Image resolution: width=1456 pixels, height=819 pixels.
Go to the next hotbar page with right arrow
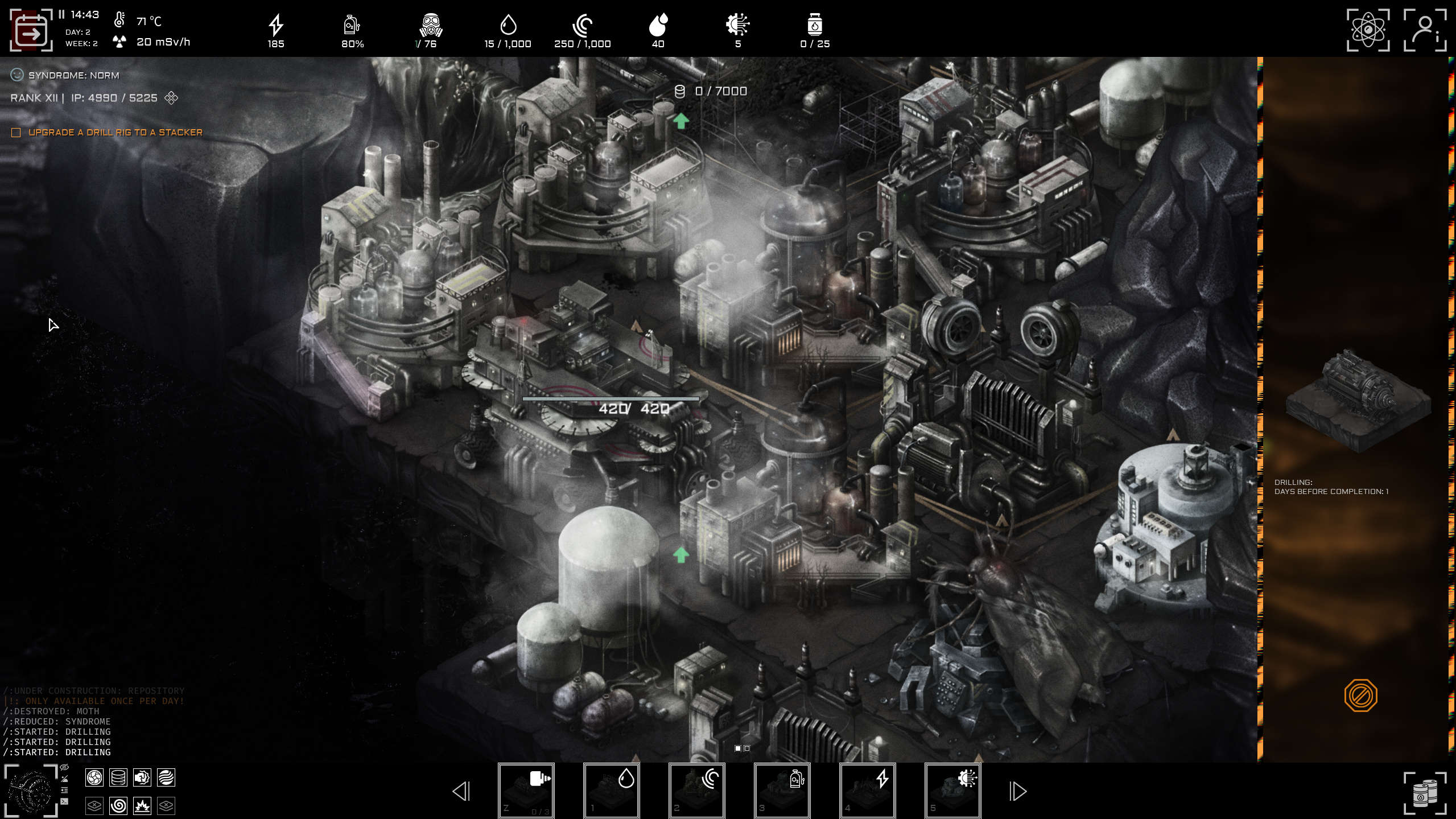[x=1018, y=790]
